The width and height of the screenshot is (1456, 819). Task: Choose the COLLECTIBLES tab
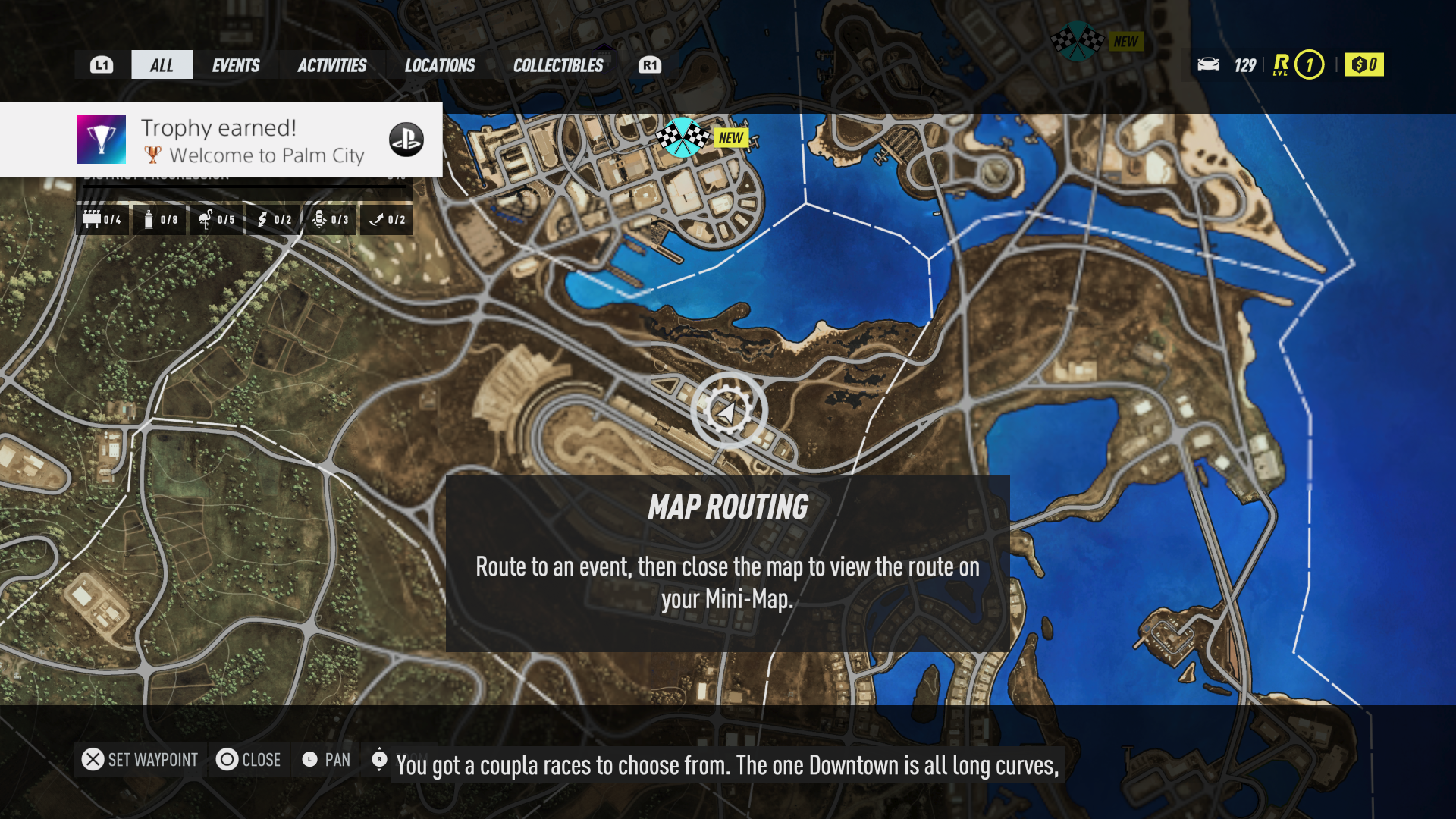[558, 65]
